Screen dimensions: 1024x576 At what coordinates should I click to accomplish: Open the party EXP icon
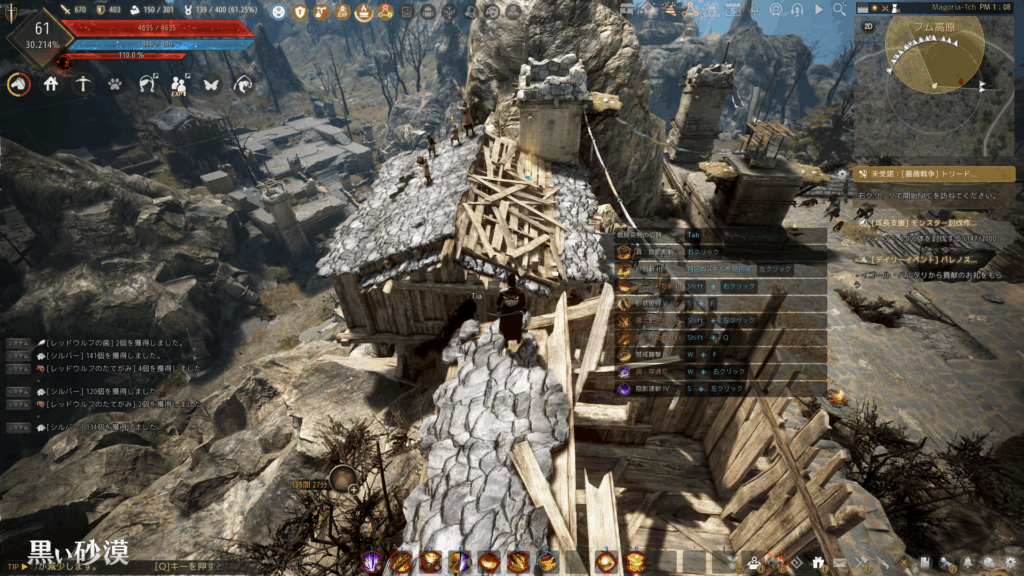(179, 86)
